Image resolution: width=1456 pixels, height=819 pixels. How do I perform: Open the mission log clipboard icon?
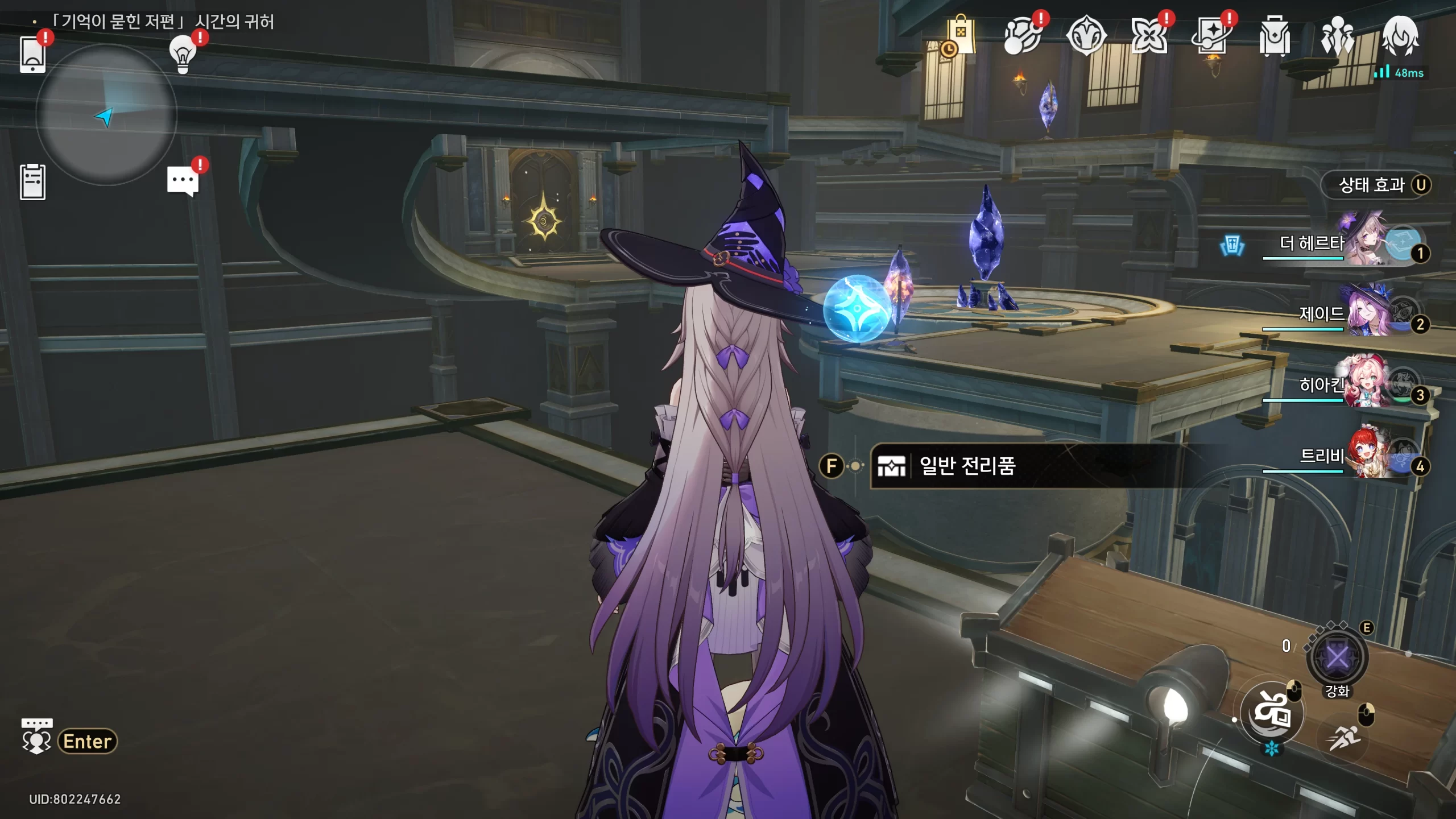(x=33, y=182)
